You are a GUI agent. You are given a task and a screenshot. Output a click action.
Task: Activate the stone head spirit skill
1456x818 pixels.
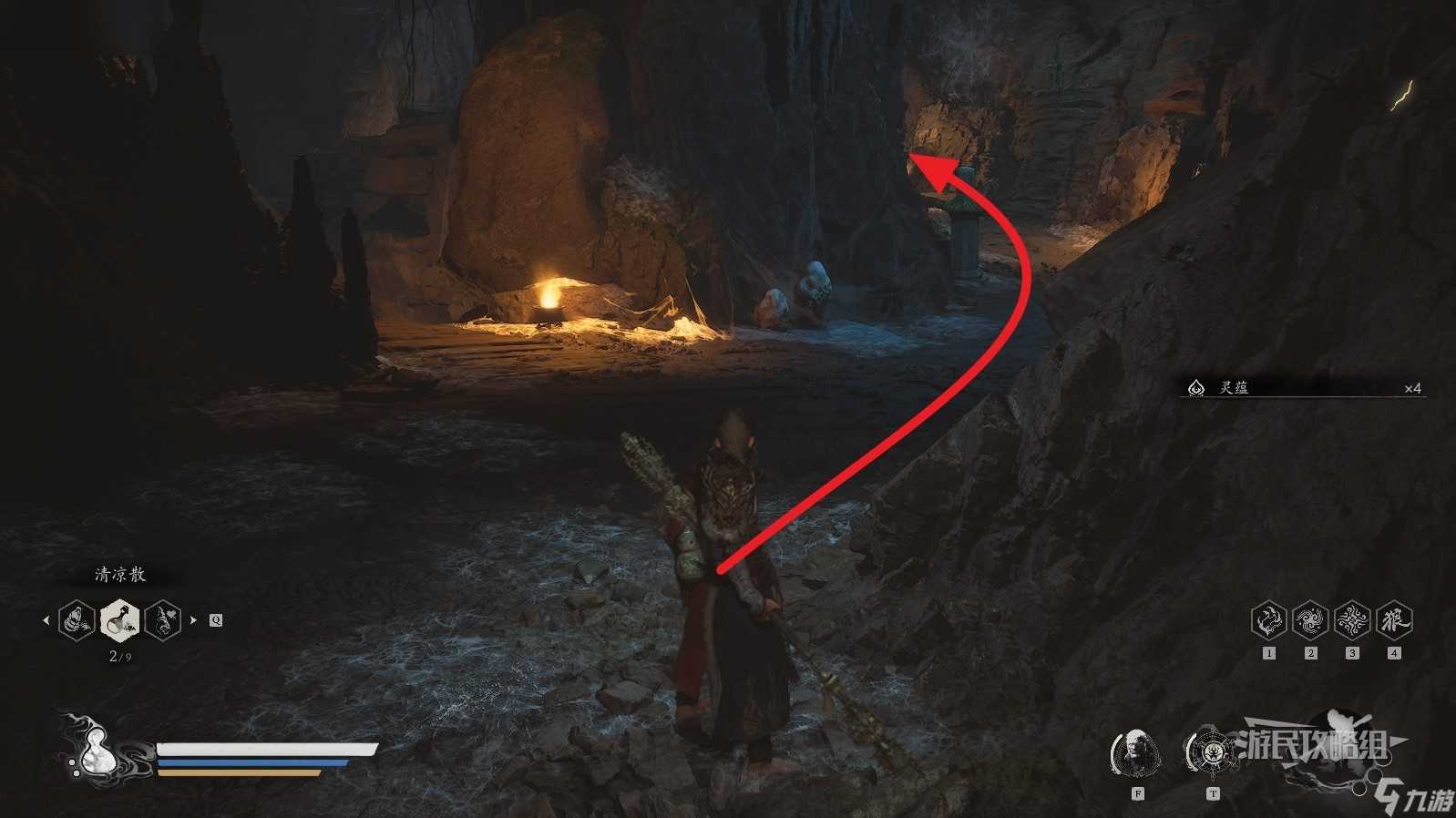1136,753
